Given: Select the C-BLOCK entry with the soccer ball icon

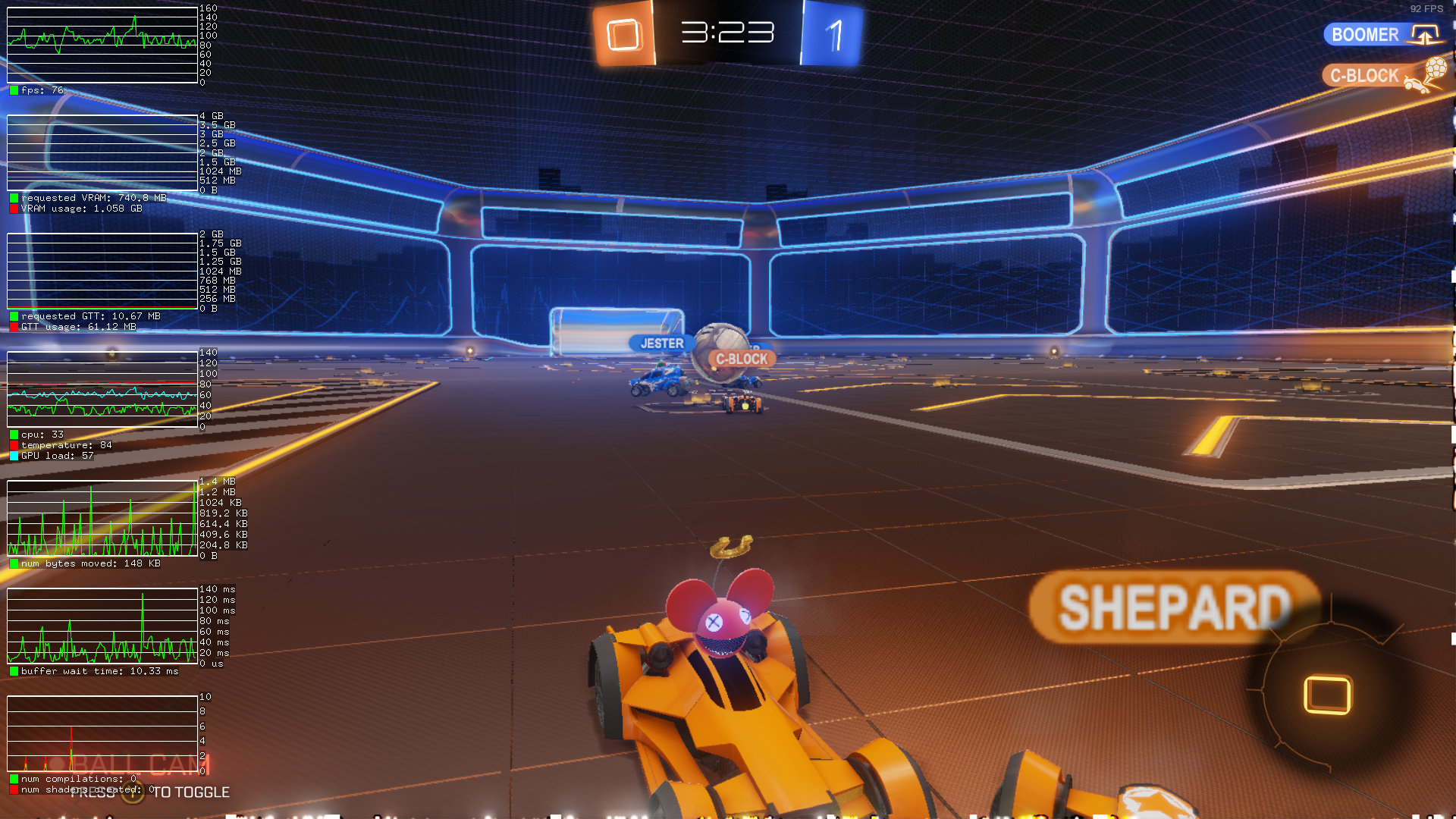Looking at the screenshot, I should click(1365, 76).
